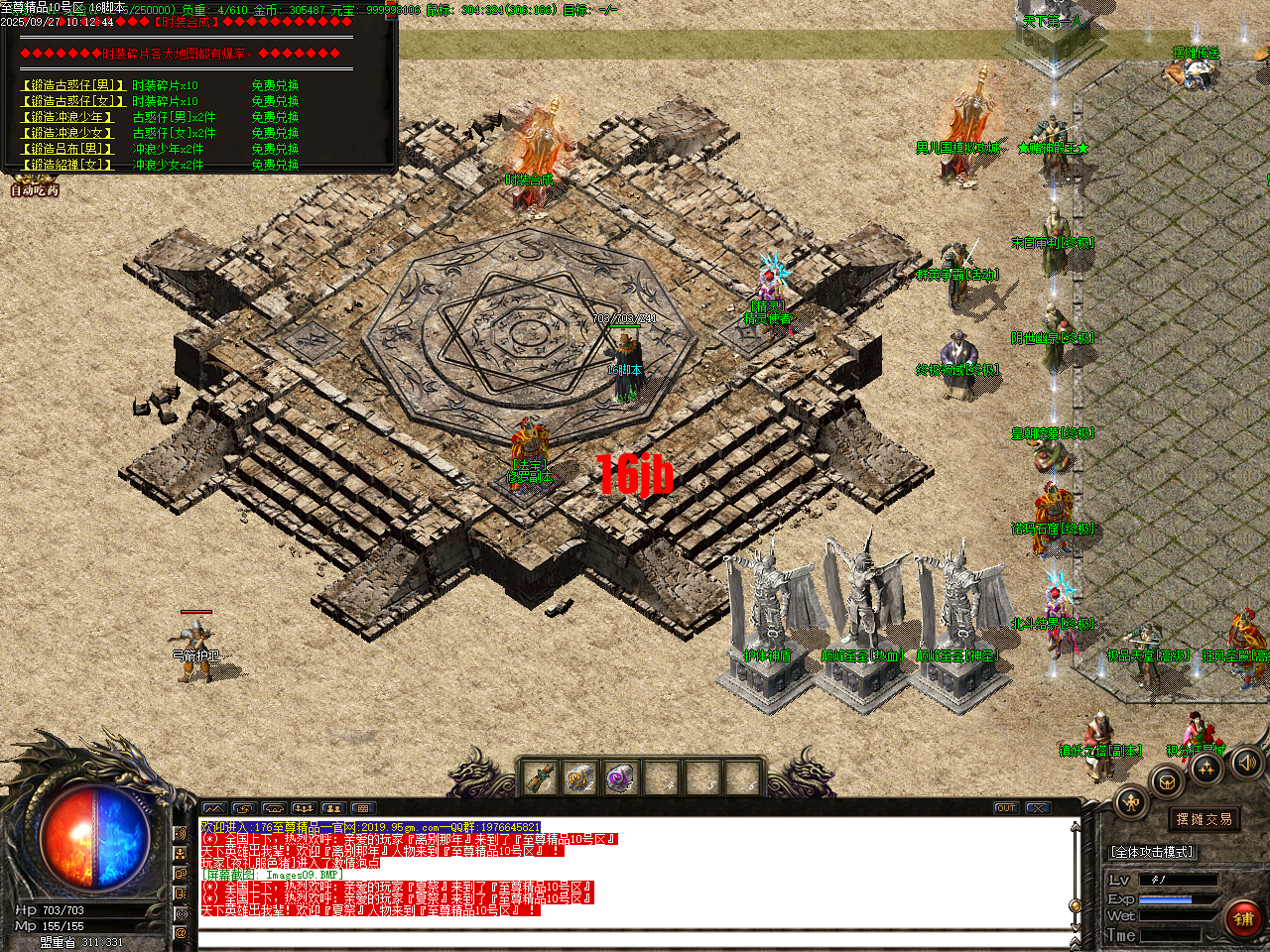Click the team icon in the chat toolbar

click(304, 809)
